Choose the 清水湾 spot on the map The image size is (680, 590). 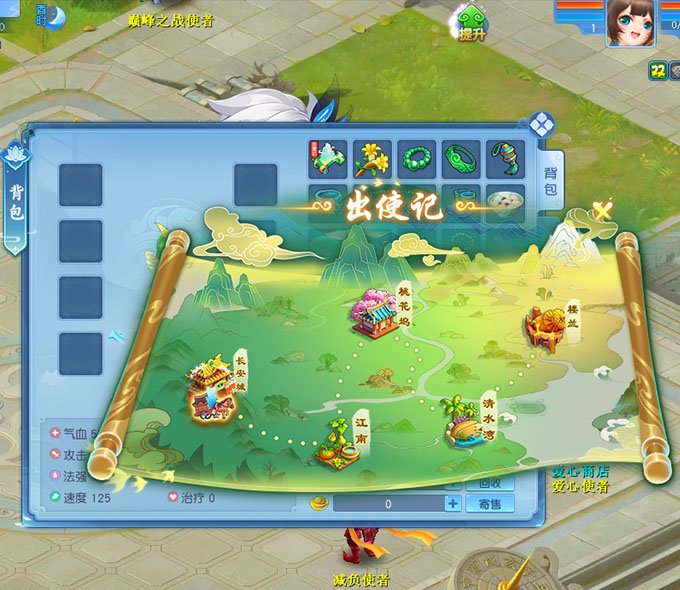(465, 421)
